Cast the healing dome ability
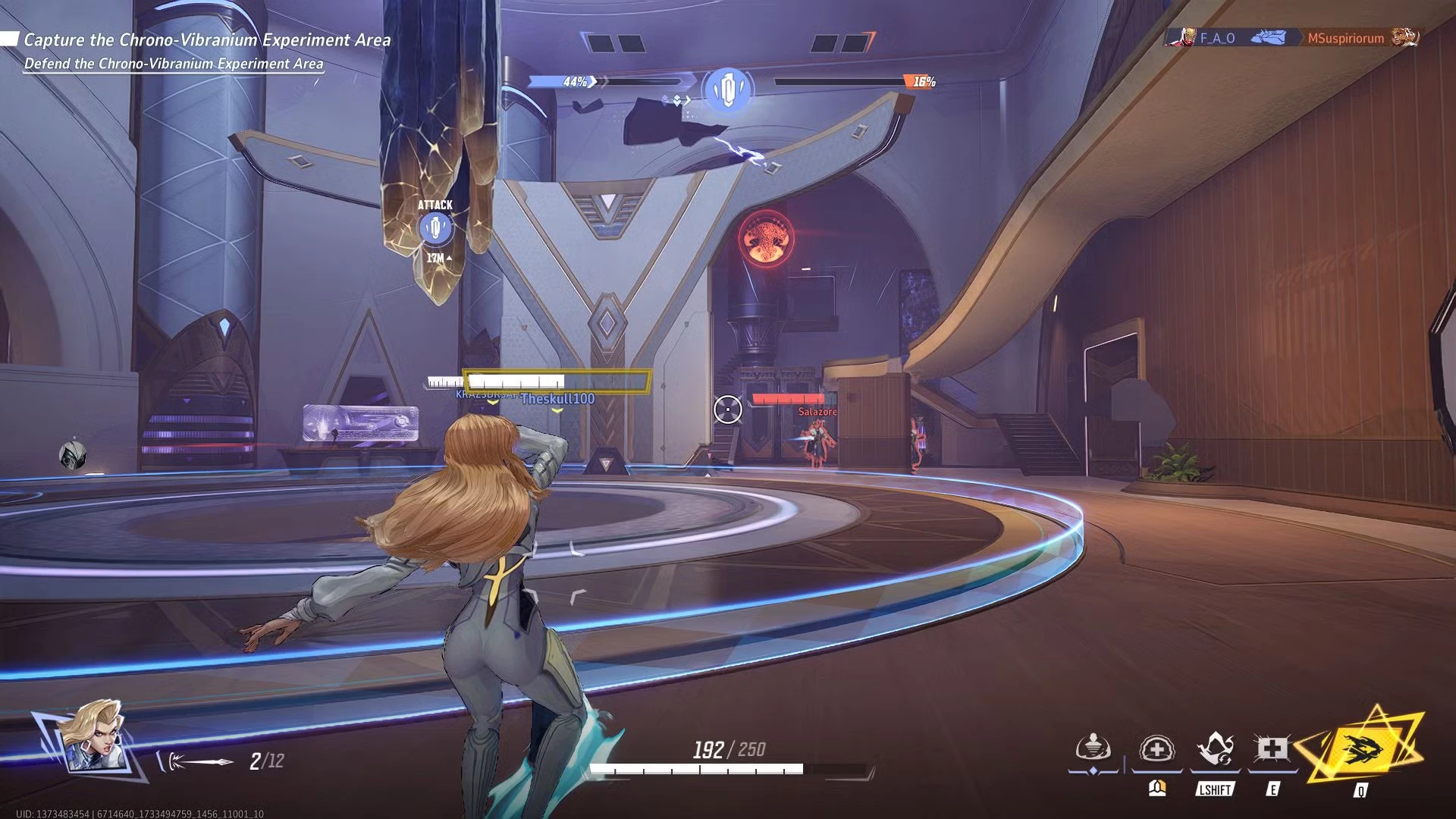 [1156, 750]
